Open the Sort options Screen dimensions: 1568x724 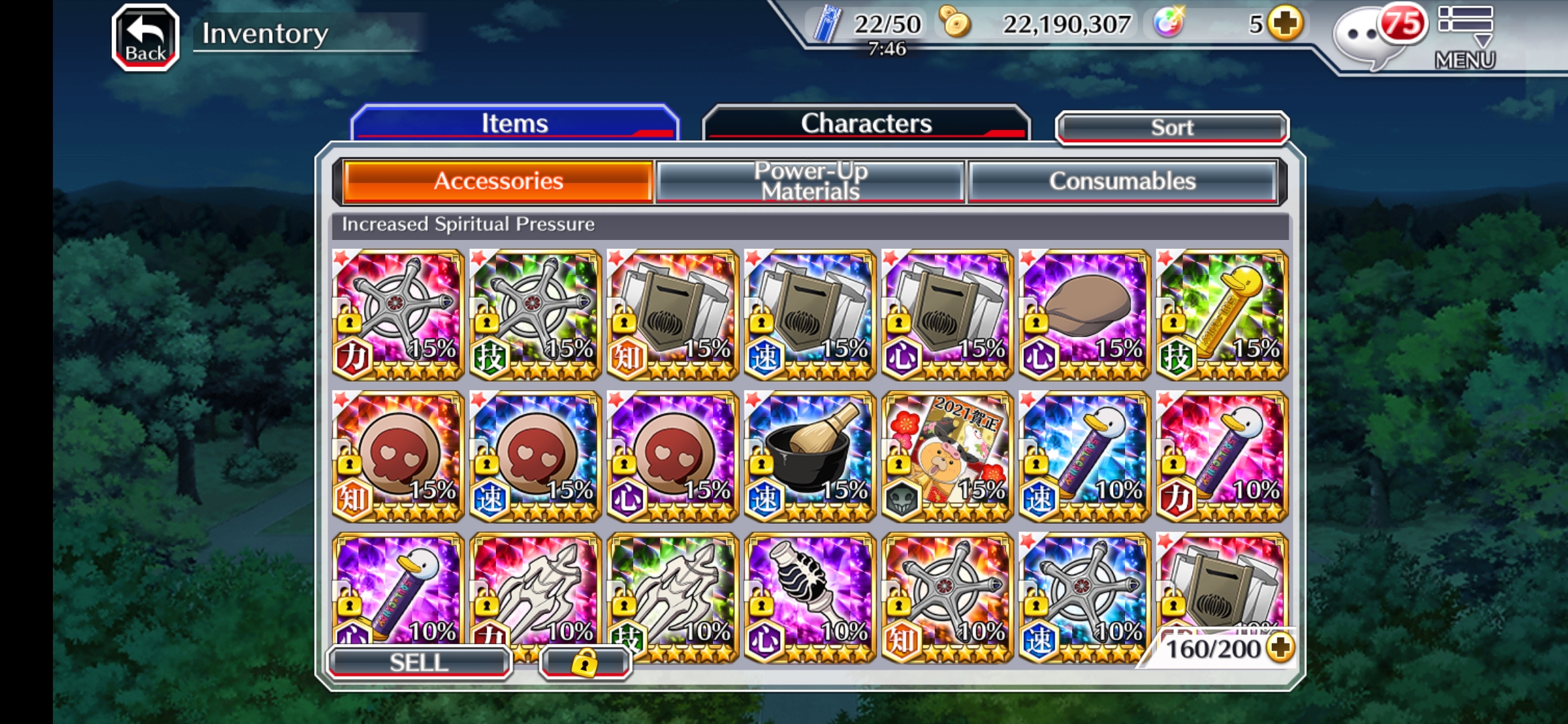coord(1171,127)
